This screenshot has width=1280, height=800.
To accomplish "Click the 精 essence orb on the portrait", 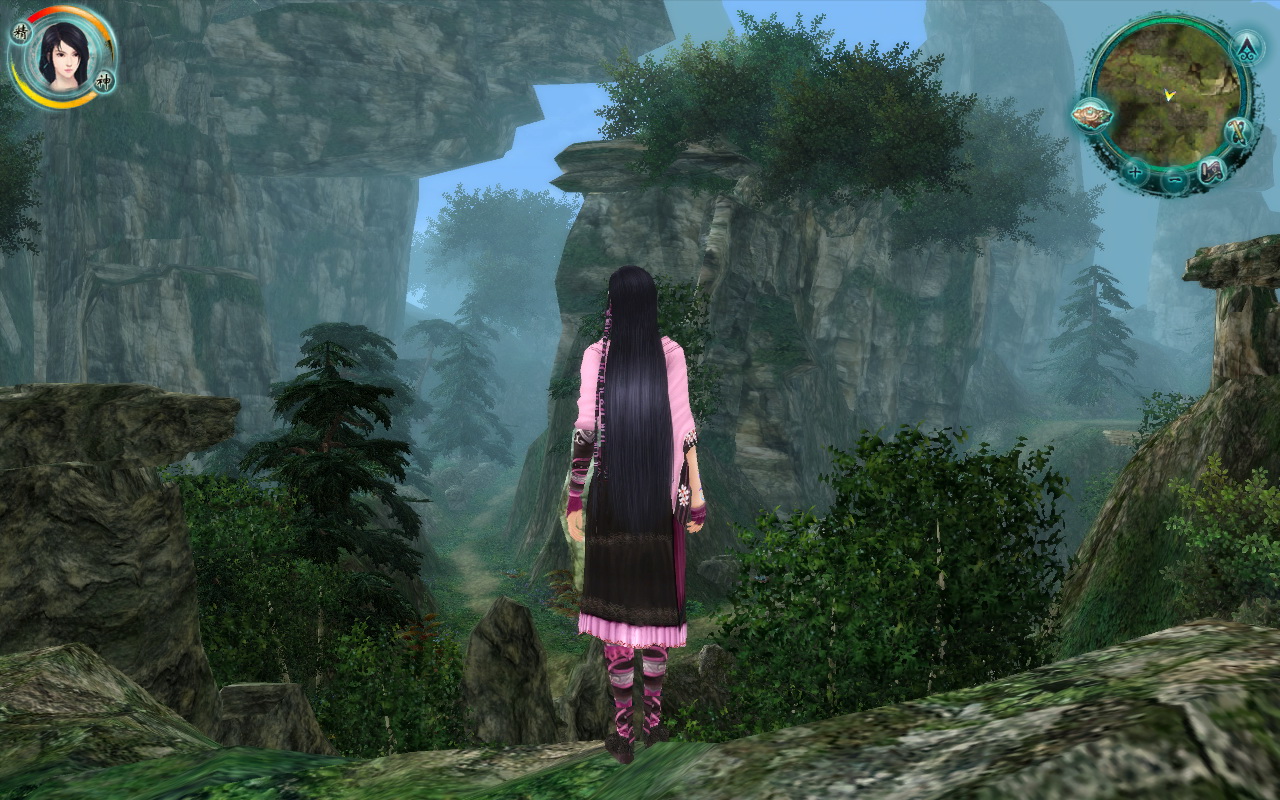I will pos(21,32).
